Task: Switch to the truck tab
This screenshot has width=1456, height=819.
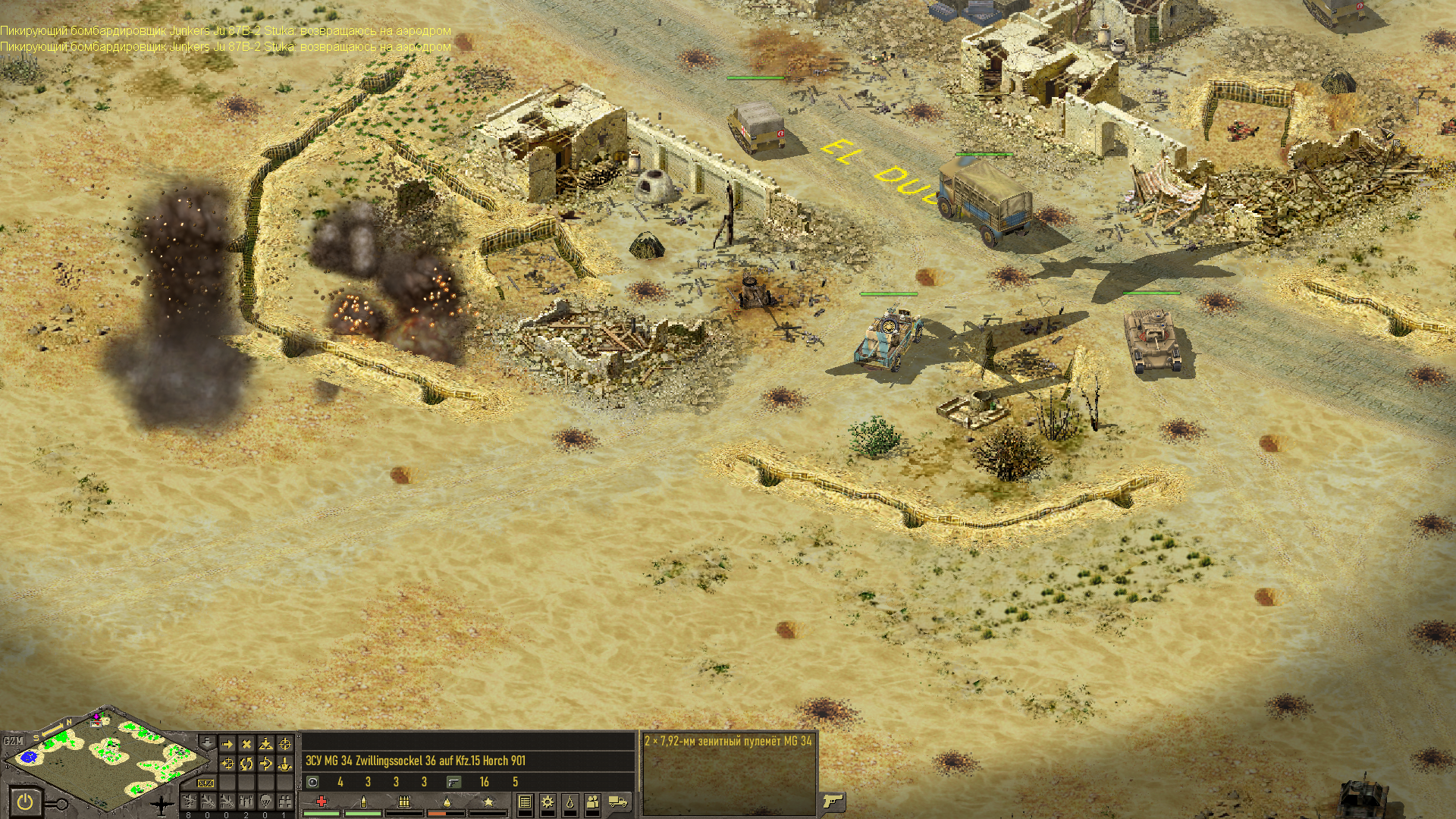Action: pos(618,802)
